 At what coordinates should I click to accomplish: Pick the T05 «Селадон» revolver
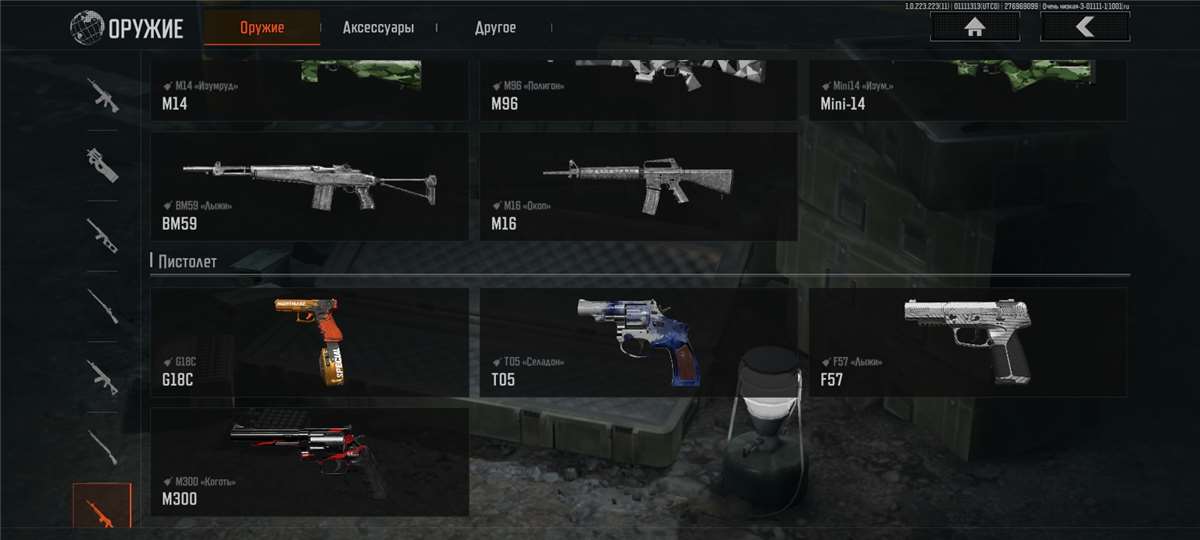pos(638,342)
